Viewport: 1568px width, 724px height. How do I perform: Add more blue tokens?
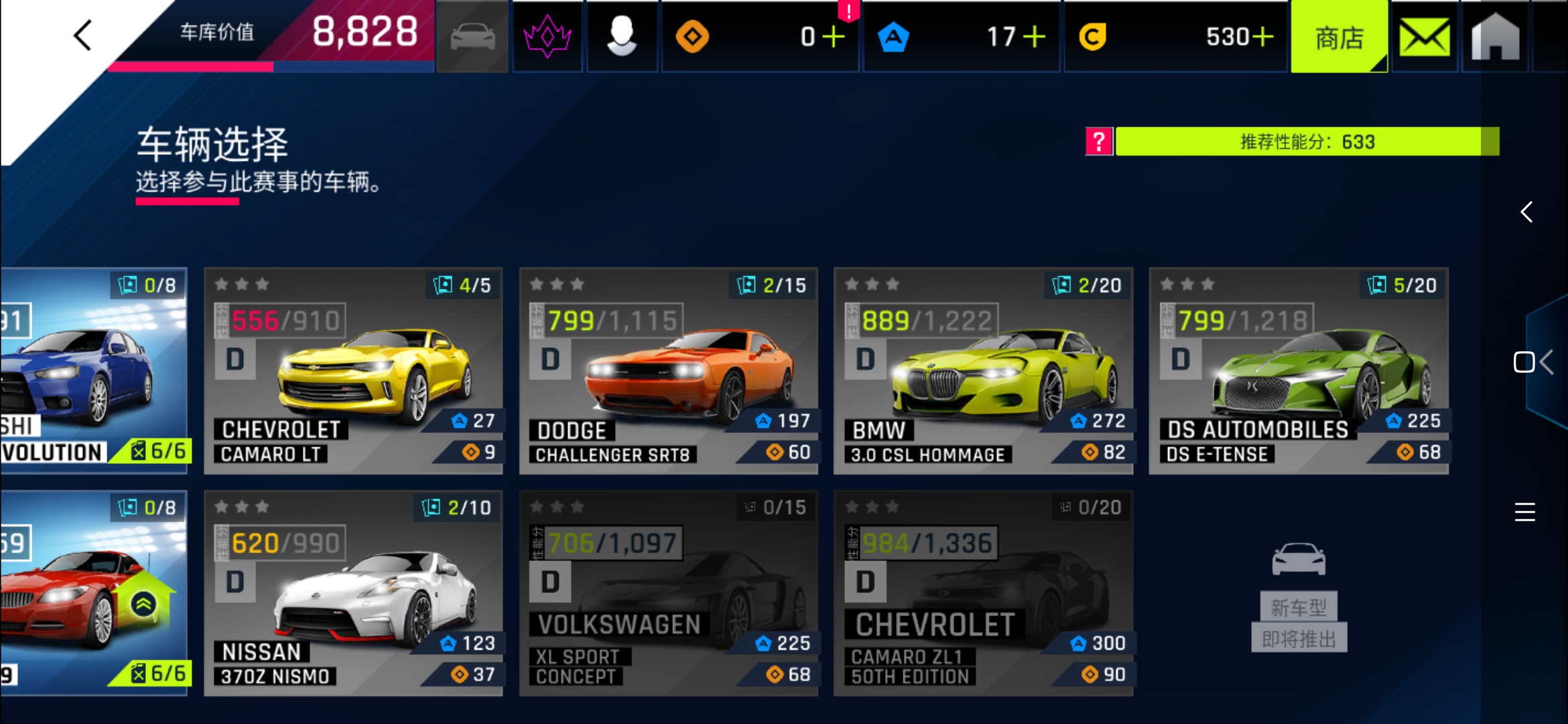[x=1034, y=37]
